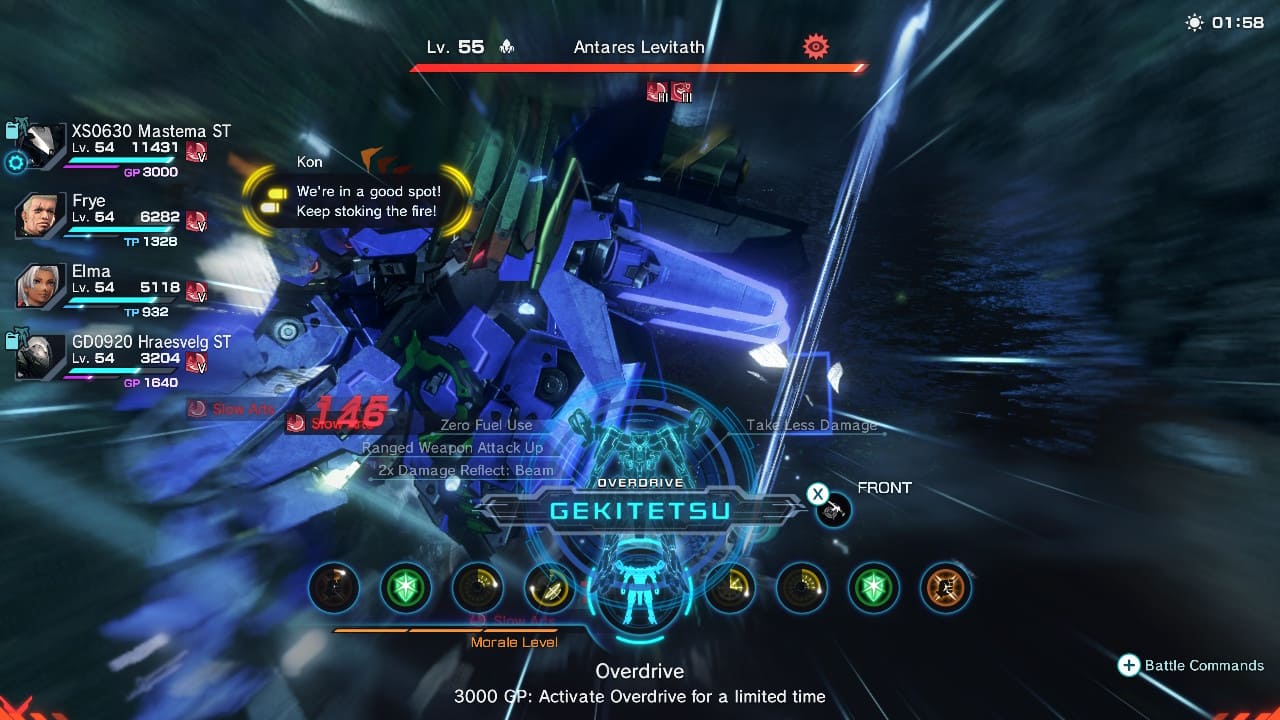The height and width of the screenshot is (720, 1280).
Task: Select XS0630 Mastema ST party portrait
Action: 42,147
